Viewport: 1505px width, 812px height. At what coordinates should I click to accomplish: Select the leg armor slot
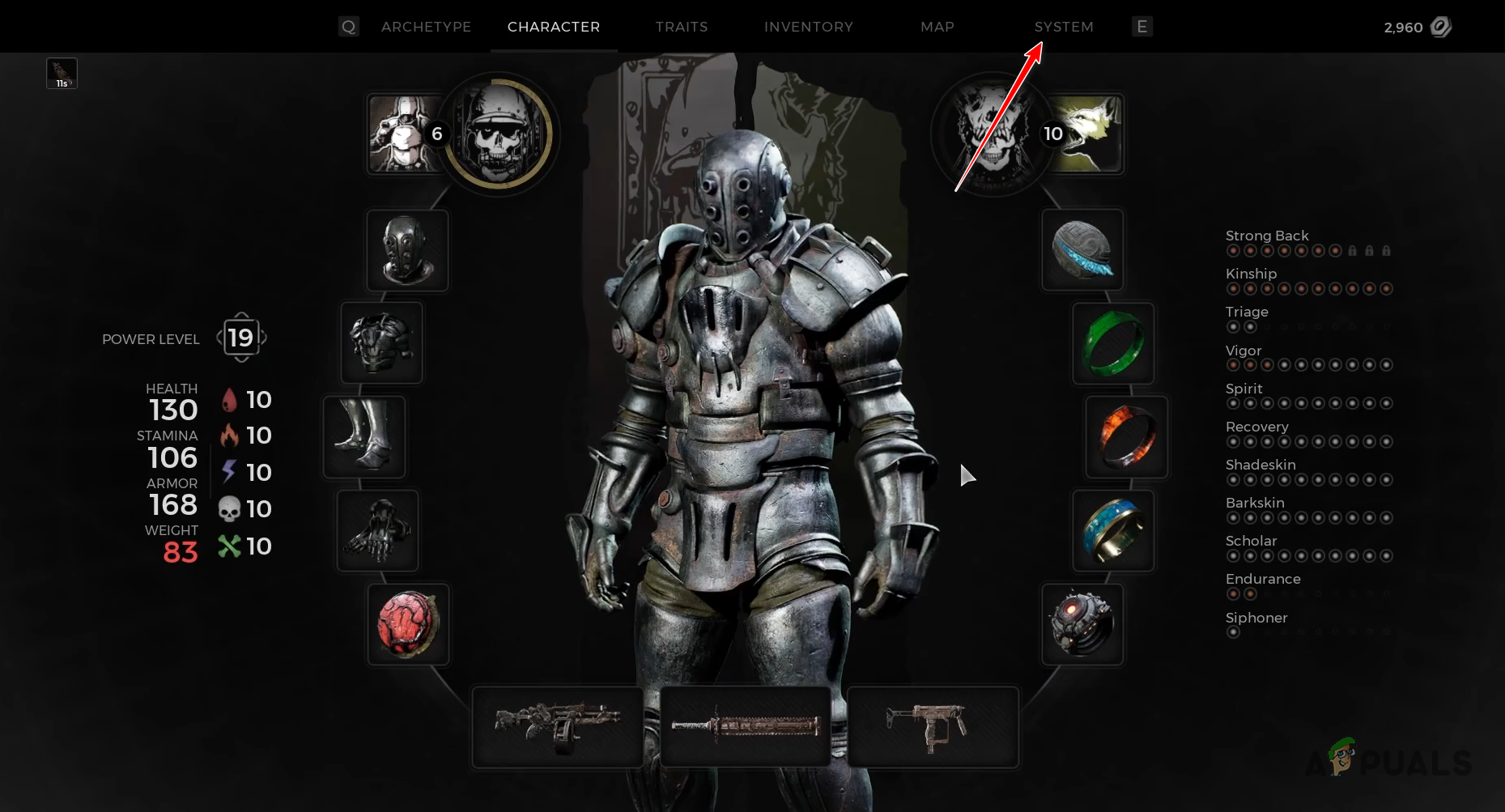(365, 436)
